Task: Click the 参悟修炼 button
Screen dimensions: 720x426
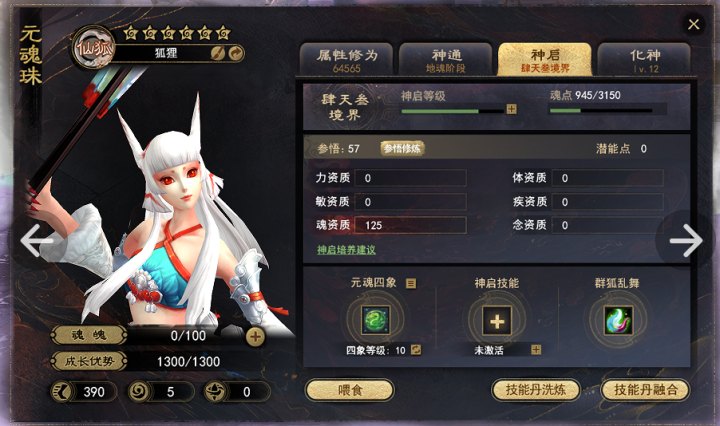Action: (402, 149)
